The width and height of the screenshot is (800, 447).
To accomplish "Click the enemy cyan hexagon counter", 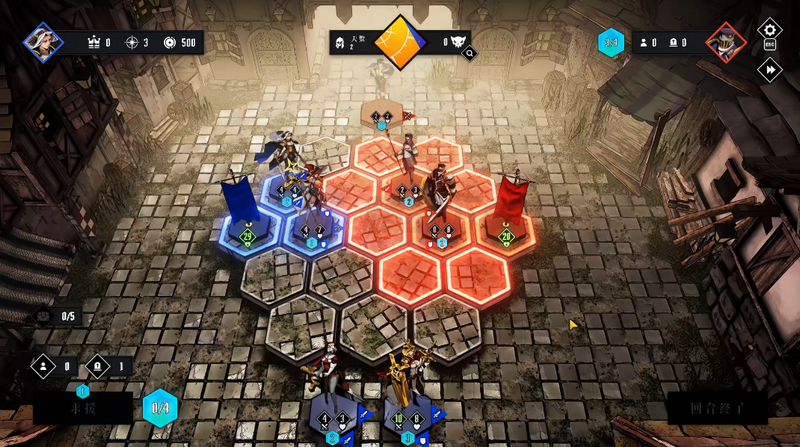I will click(610, 42).
